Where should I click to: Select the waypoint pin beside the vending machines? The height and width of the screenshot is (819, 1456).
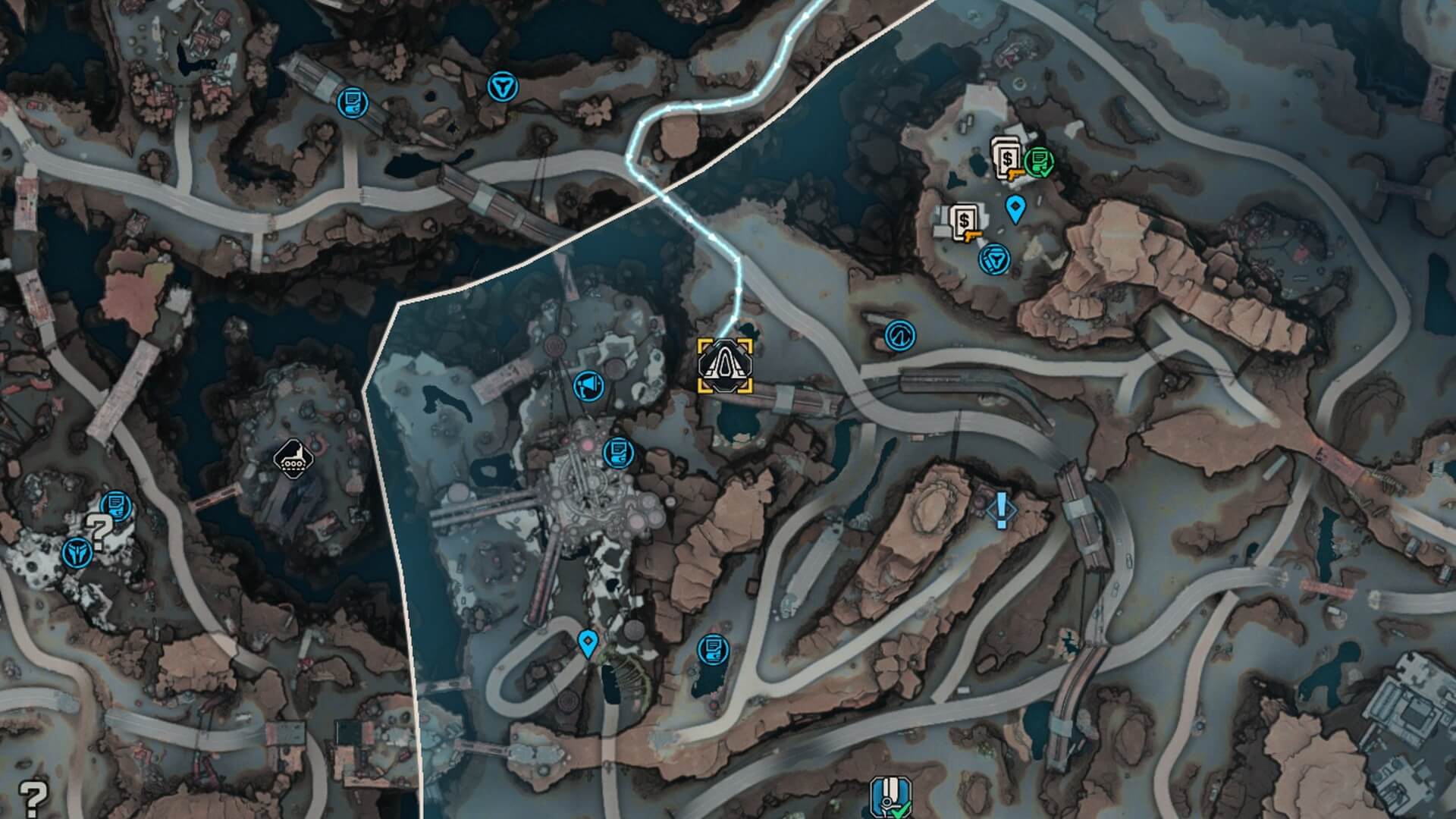tap(1016, 206)
